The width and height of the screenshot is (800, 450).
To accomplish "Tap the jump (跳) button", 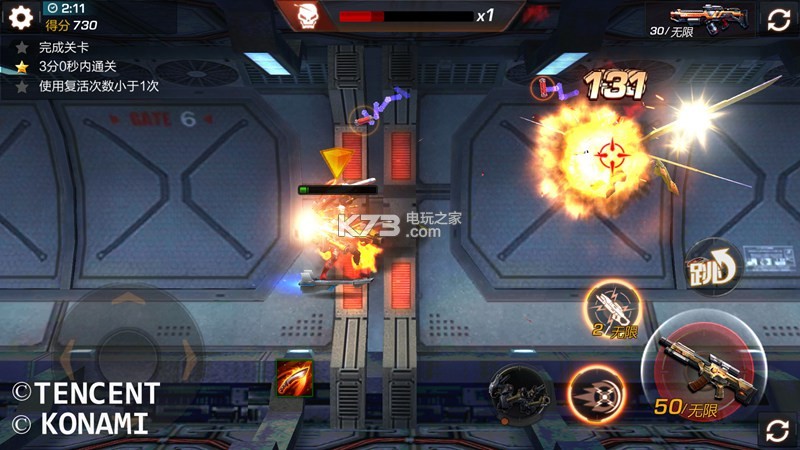I will [x=711, y=268].
